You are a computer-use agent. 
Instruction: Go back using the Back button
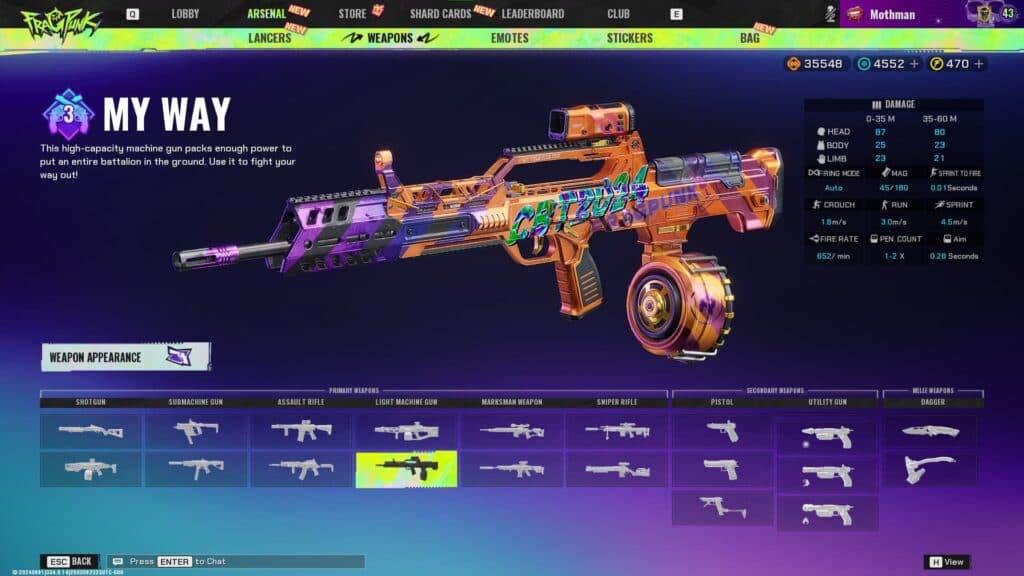[70, 562]
